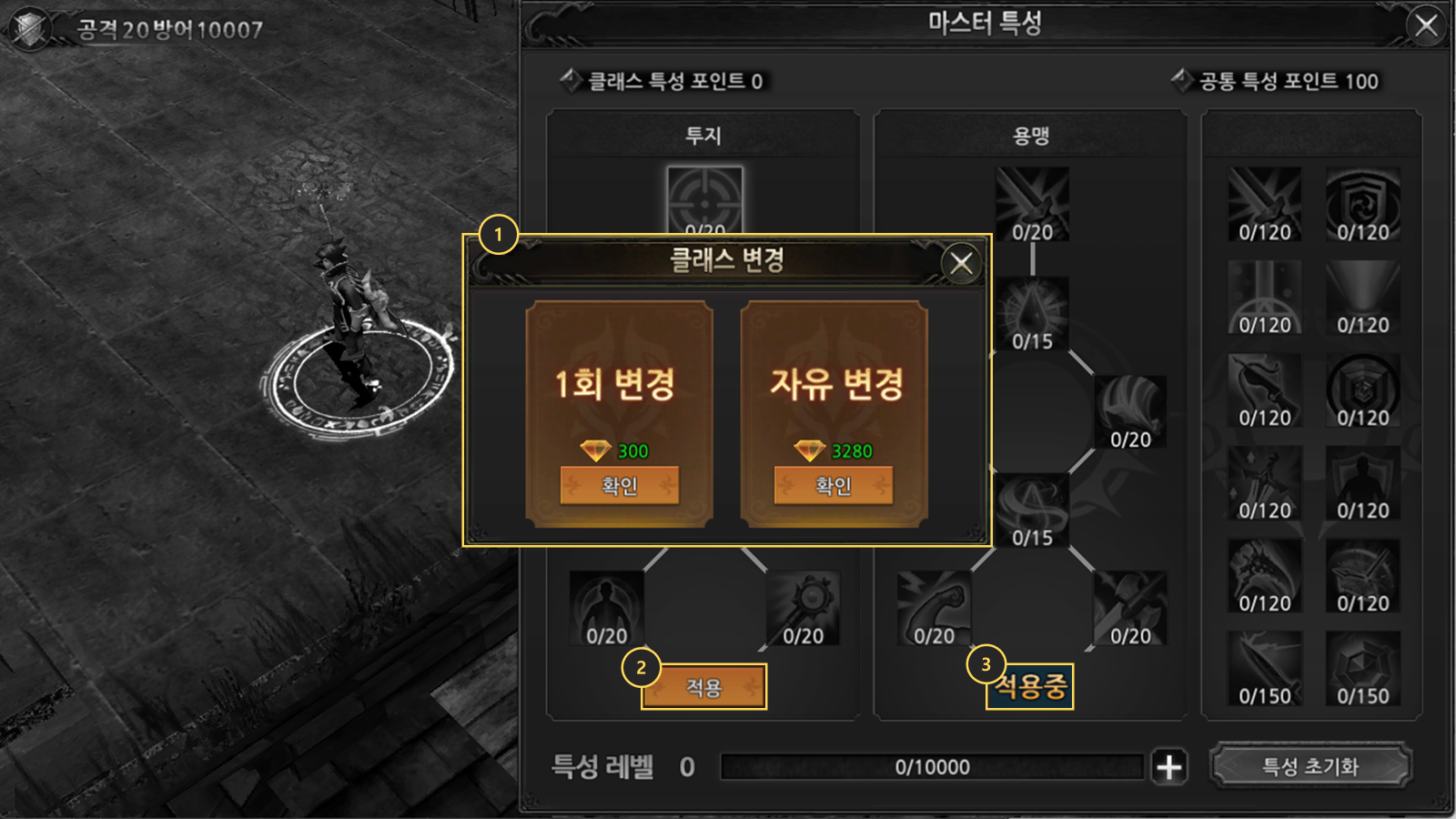Select the flexed arm trait in 용맹 tree

click(934, 607)
